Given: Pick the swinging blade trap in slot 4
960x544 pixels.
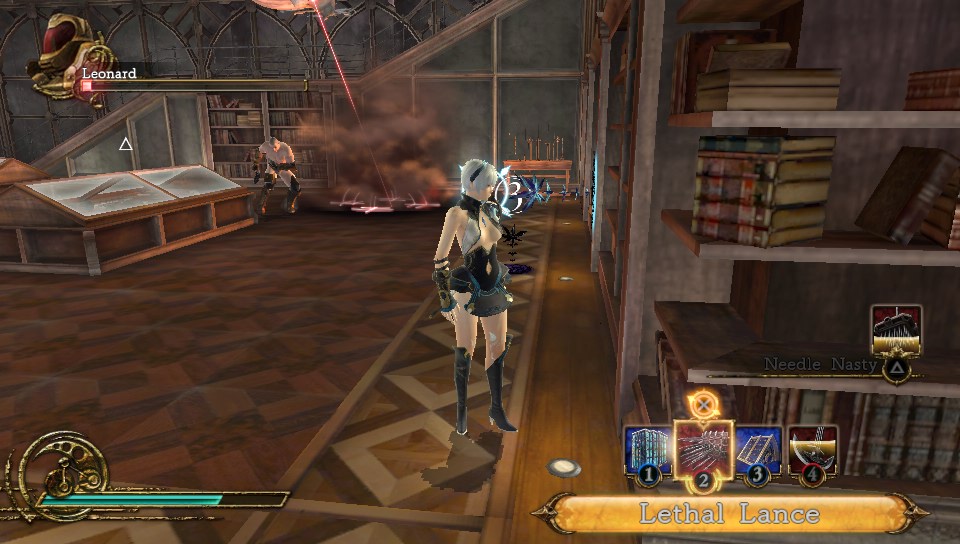Looking at the screenshot, I should (812, 452).
